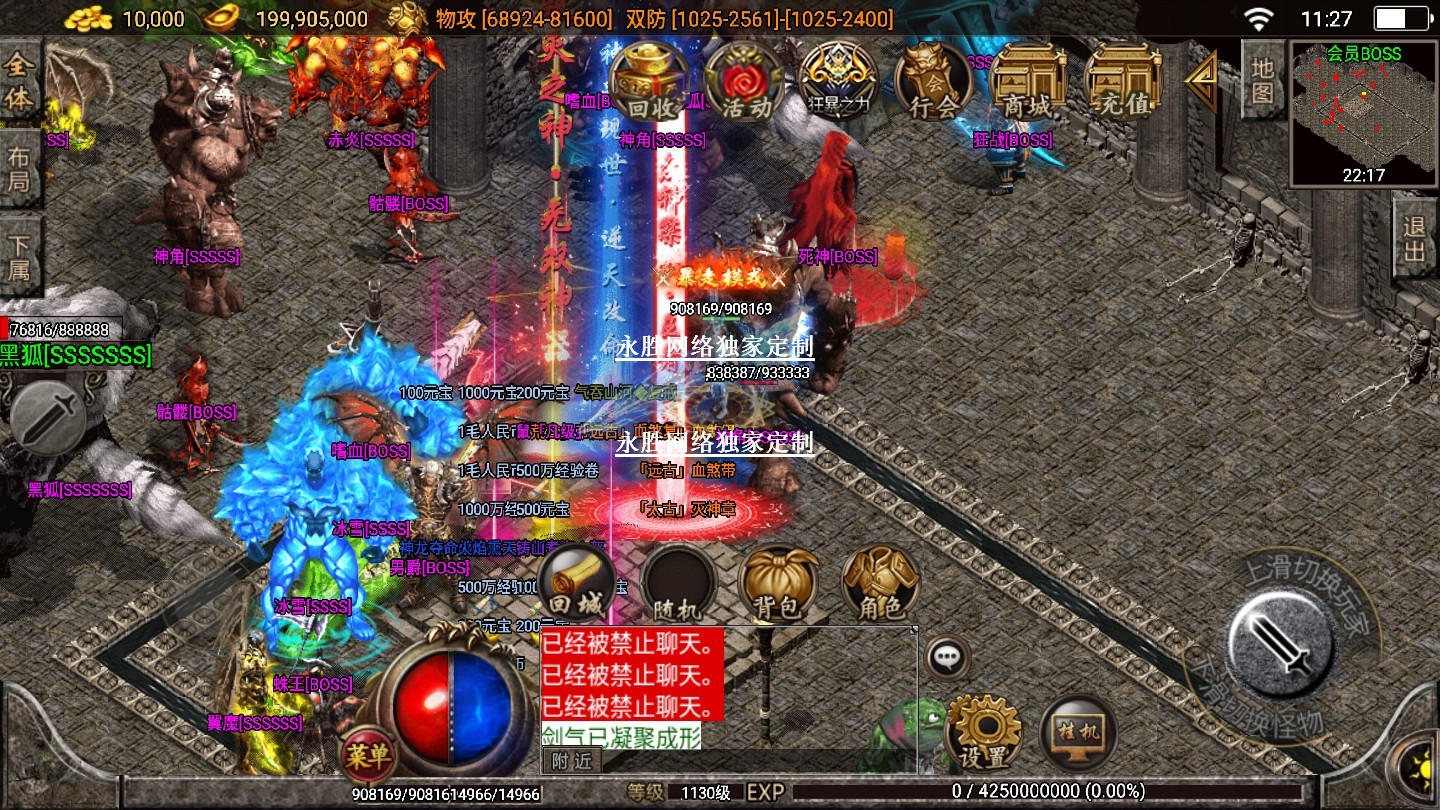Use the 随机 random teleport
1440x810 pixels.
coord(679,583)
